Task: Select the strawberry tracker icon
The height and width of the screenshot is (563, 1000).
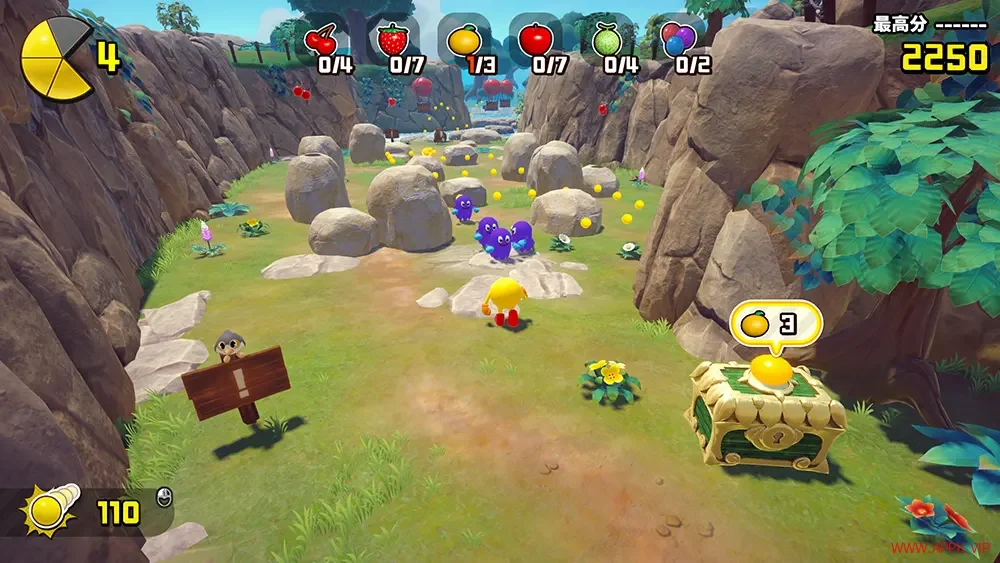Action: [x=393, y=41]
